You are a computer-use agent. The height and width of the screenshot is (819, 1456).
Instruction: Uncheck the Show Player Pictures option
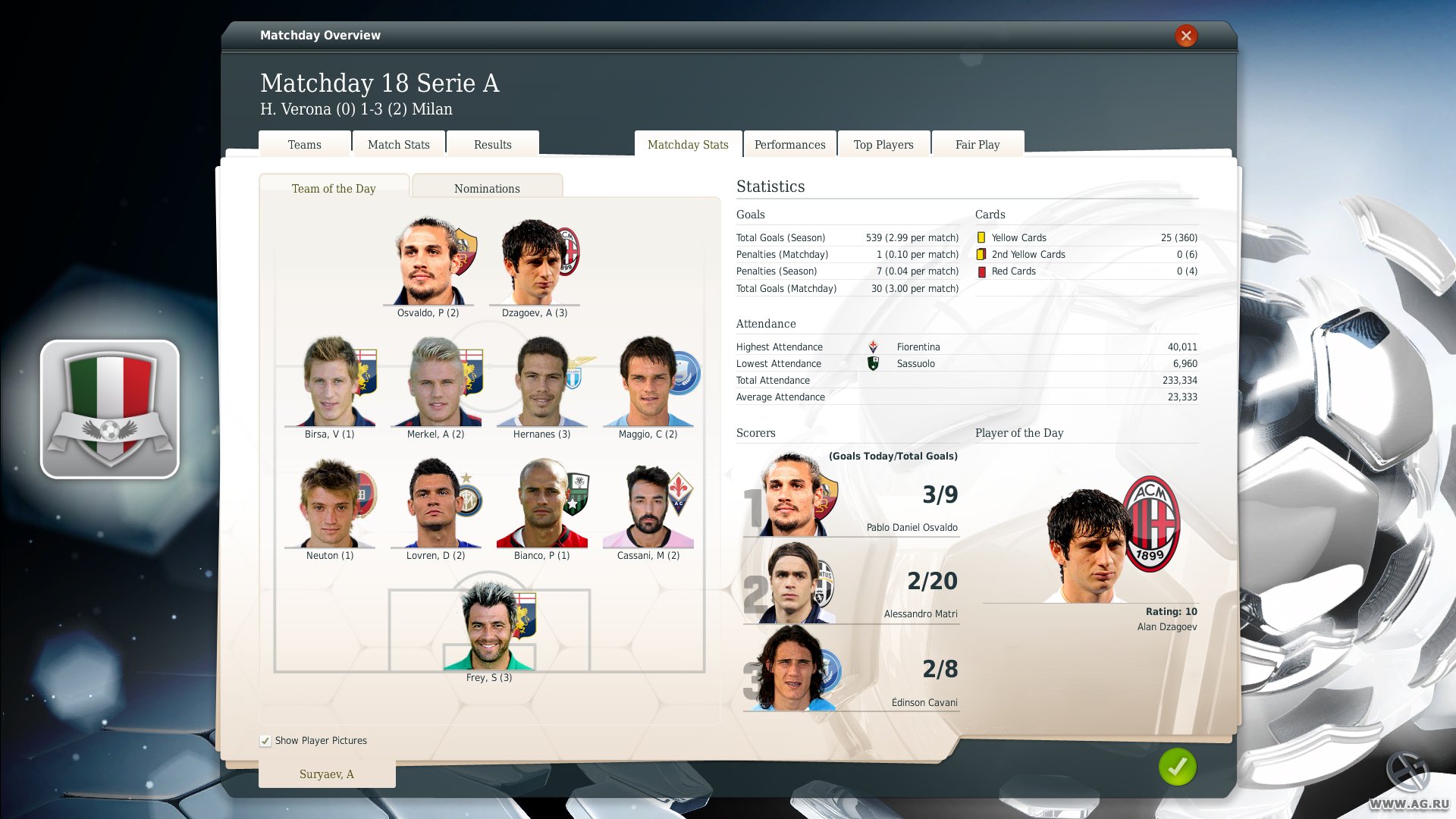[265, 740]
